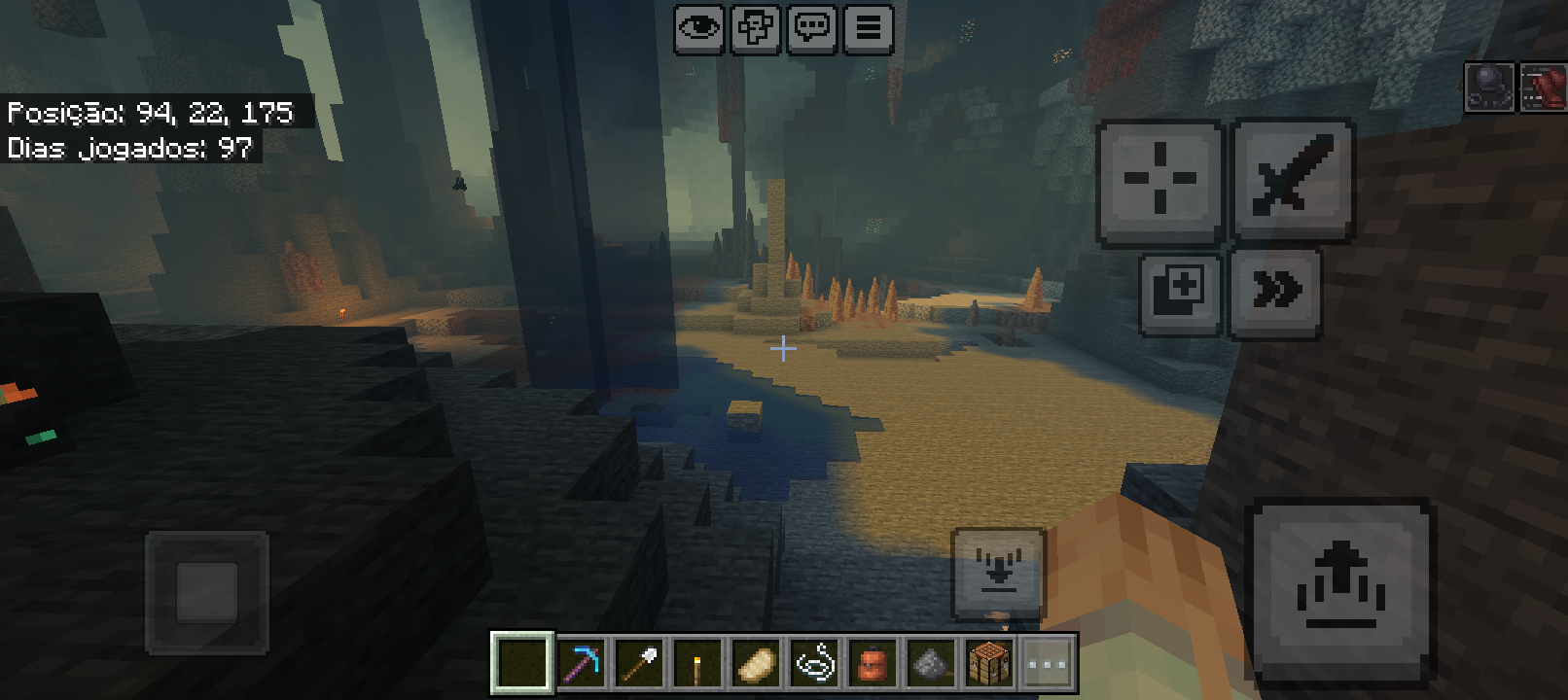This screenshot has width=1568, height=700.
Task: Tap the sword attack button
Action: 1293,178
